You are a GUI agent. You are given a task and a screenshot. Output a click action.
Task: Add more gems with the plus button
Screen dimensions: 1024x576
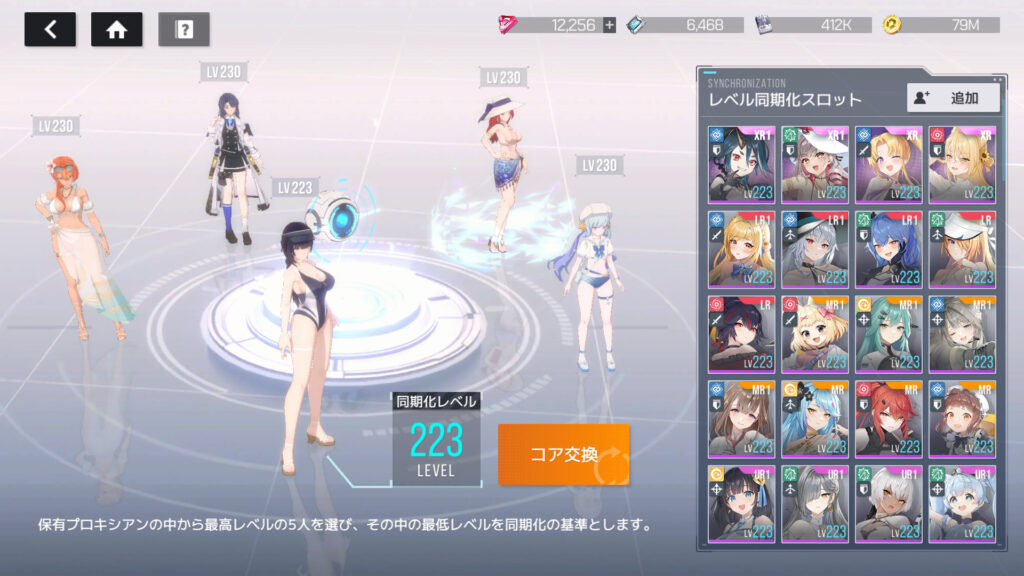(609, 25)
